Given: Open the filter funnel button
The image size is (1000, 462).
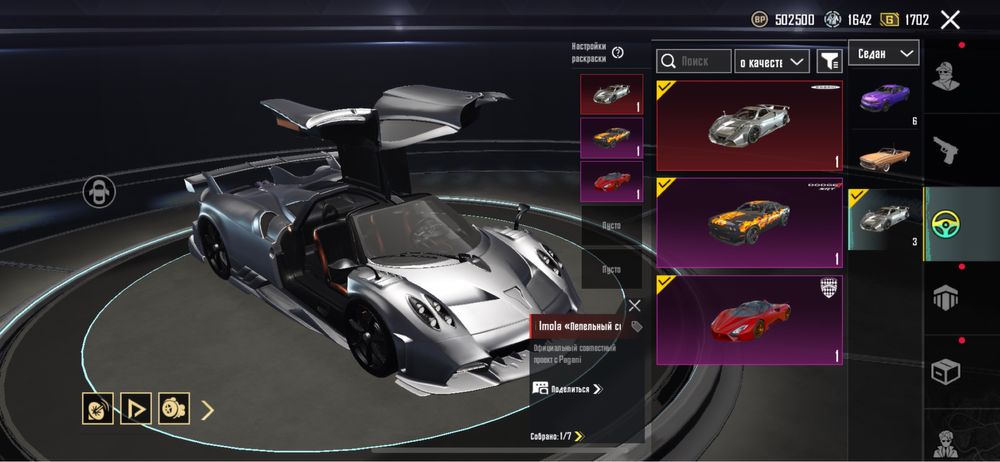Looking at the screenshot, I should pyautogui.click(x=829, y=62).
